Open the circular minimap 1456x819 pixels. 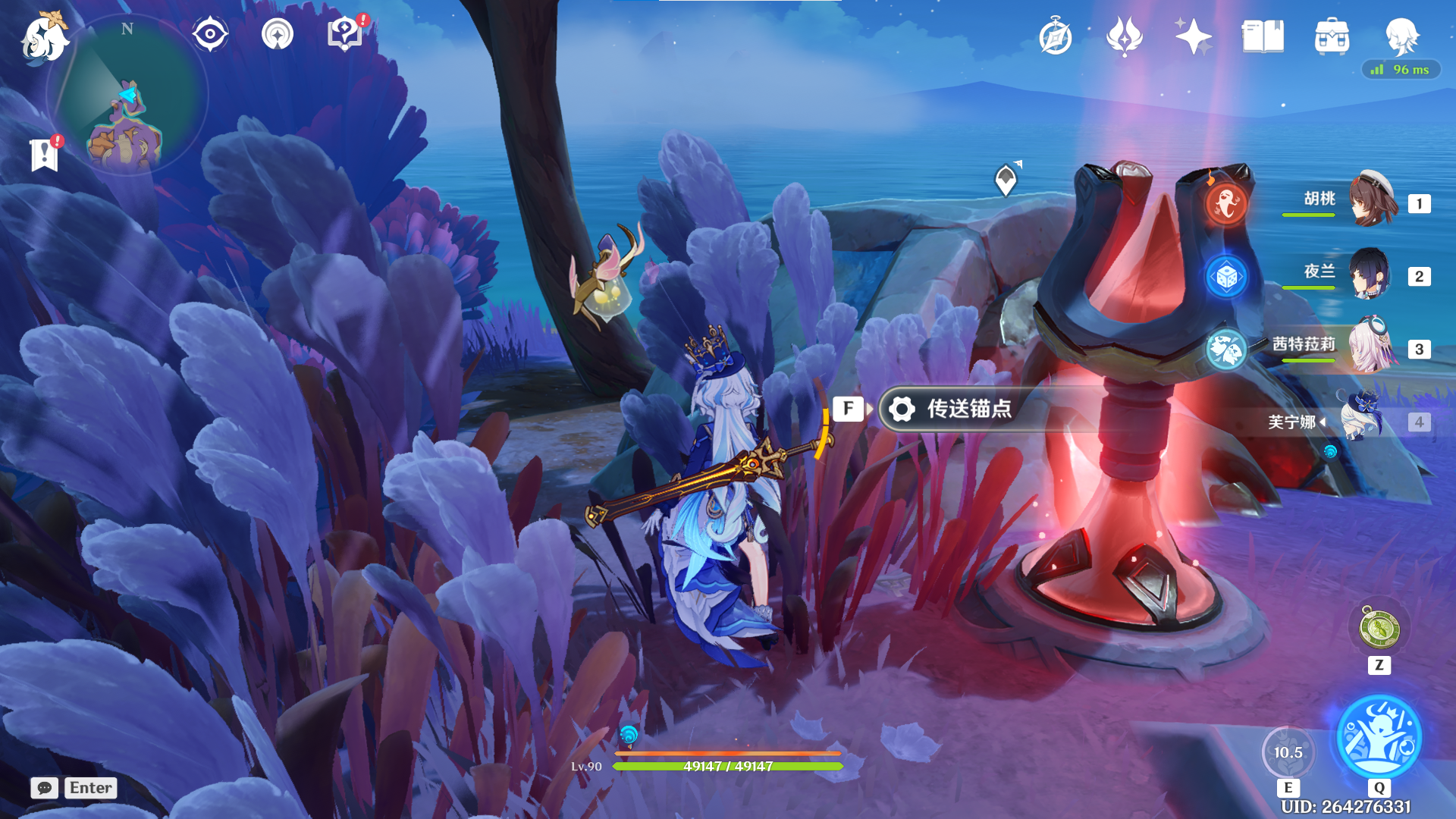point(127,96)
